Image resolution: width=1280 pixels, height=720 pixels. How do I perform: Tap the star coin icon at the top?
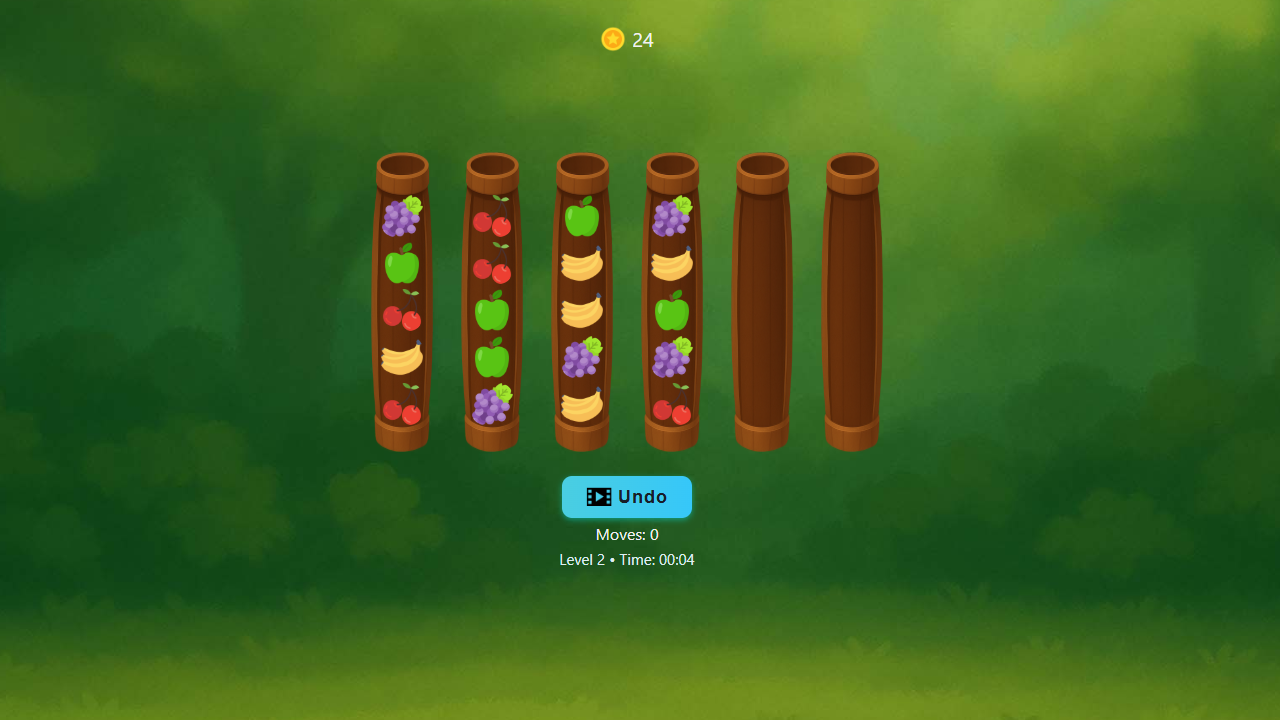click(x=612, y=39)
